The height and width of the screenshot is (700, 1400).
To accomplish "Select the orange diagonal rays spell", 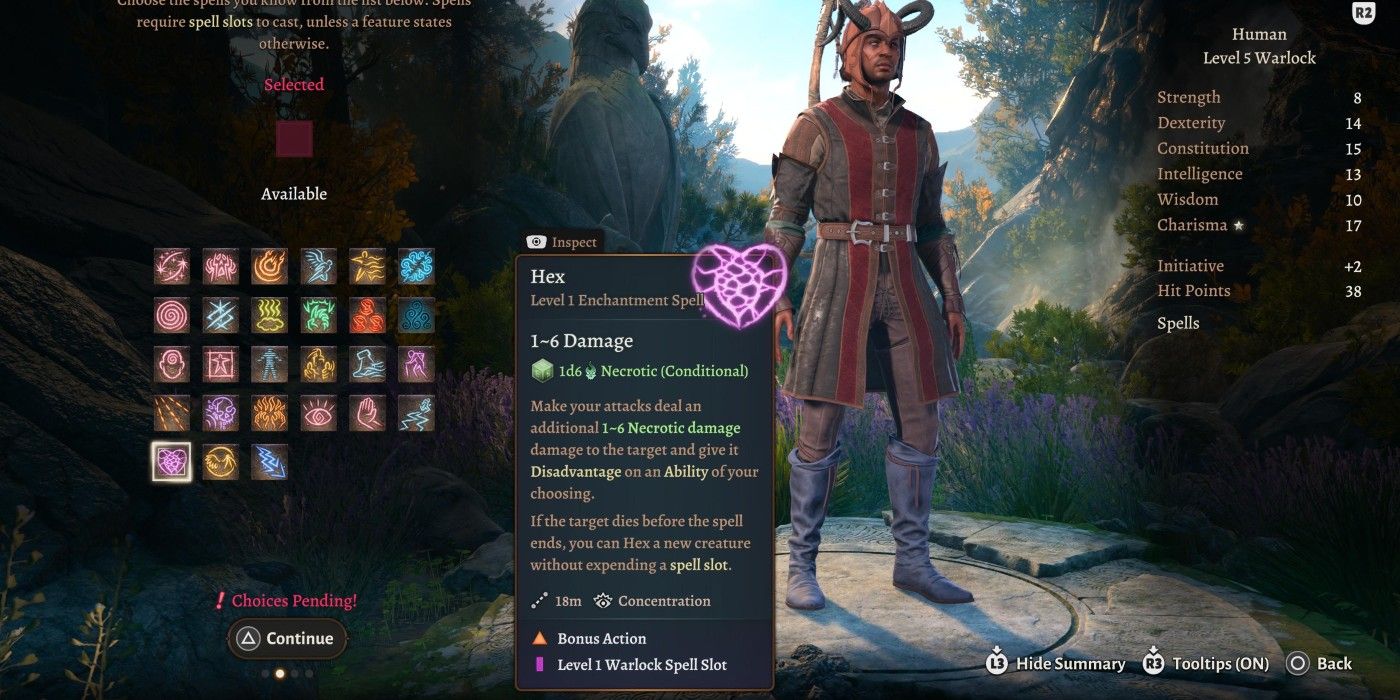I will tap(172, 413).
